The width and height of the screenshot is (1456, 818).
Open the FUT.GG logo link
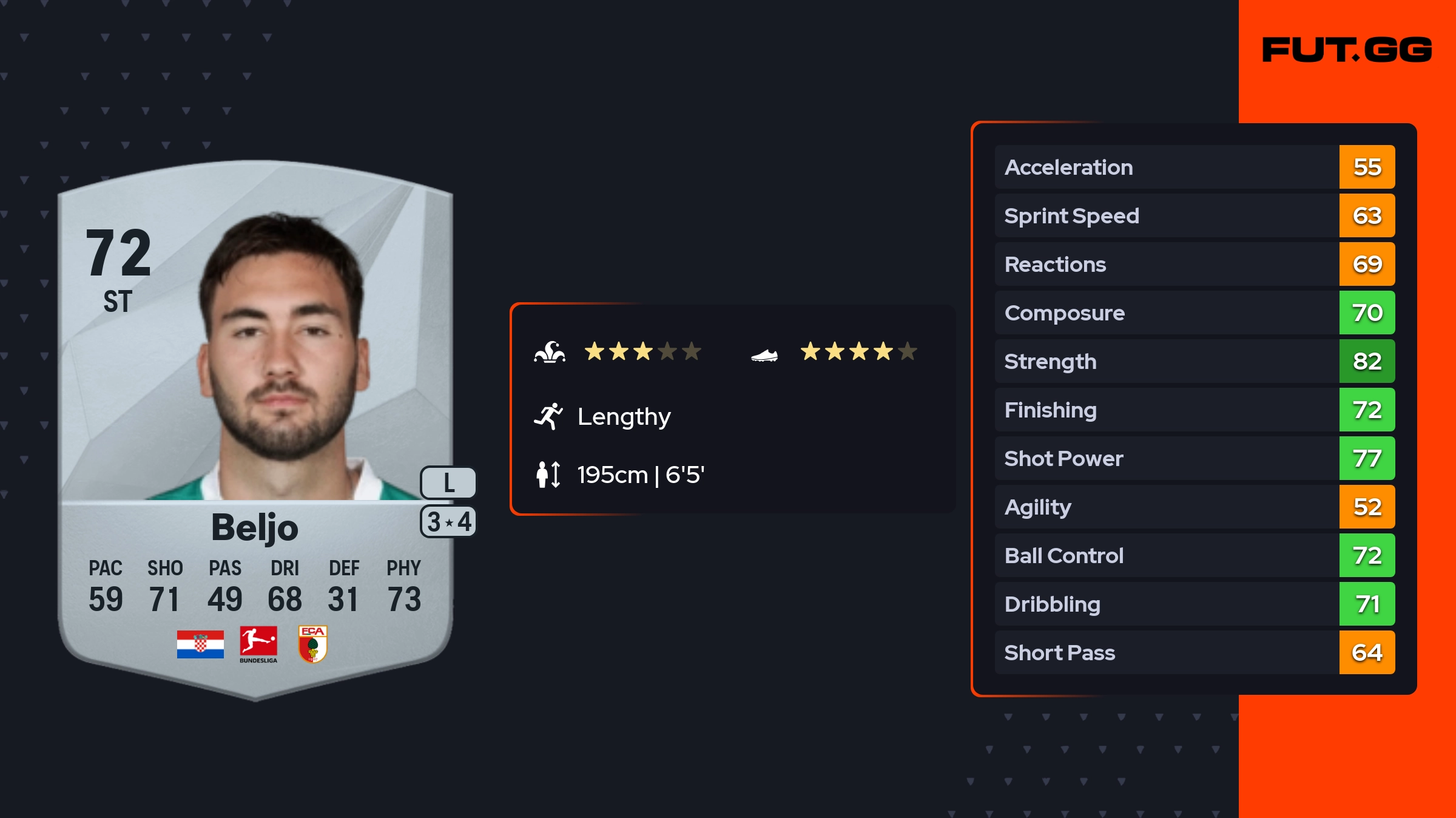click(1347, 50)
